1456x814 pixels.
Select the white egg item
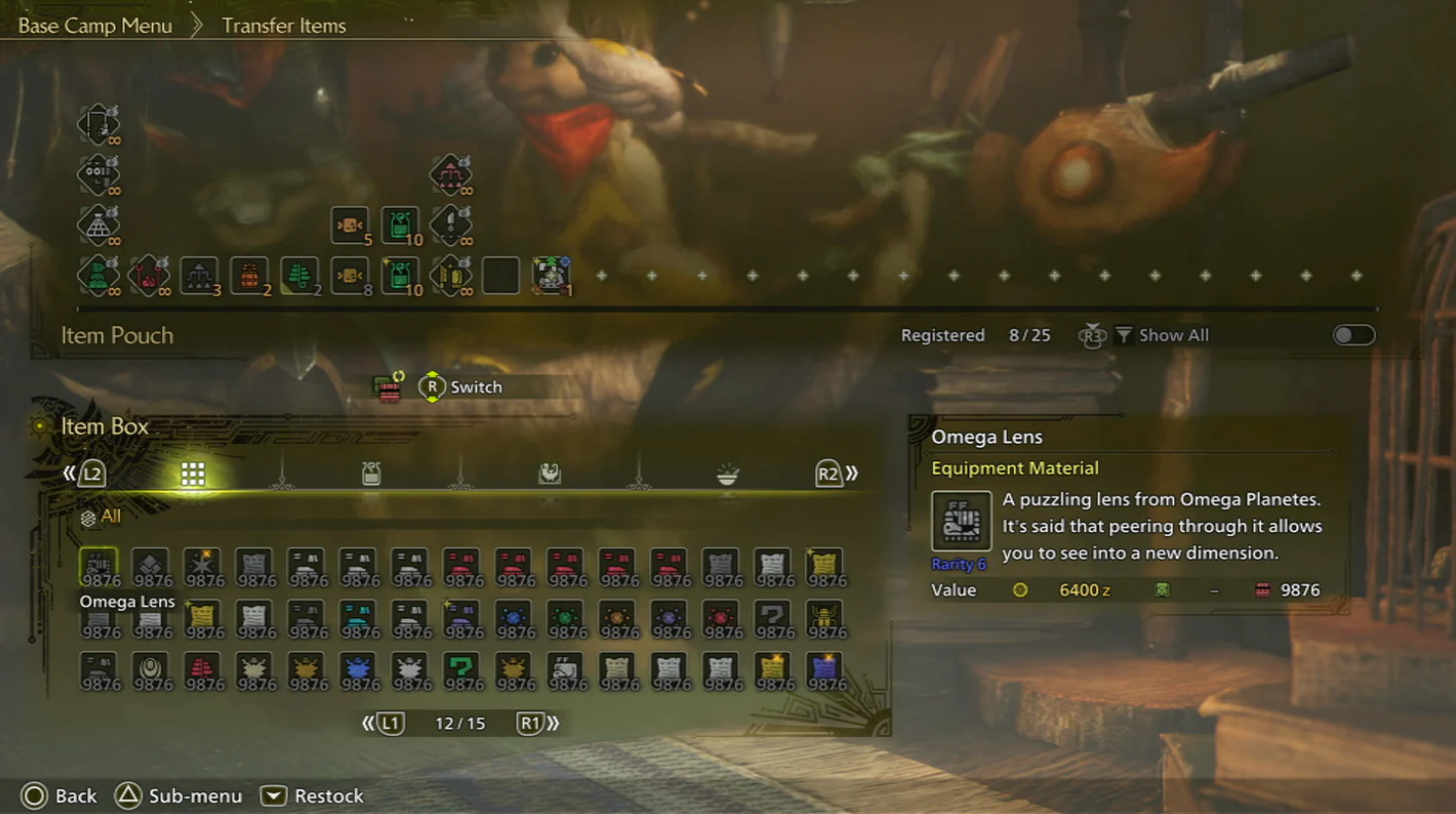[x=150, y=670]
